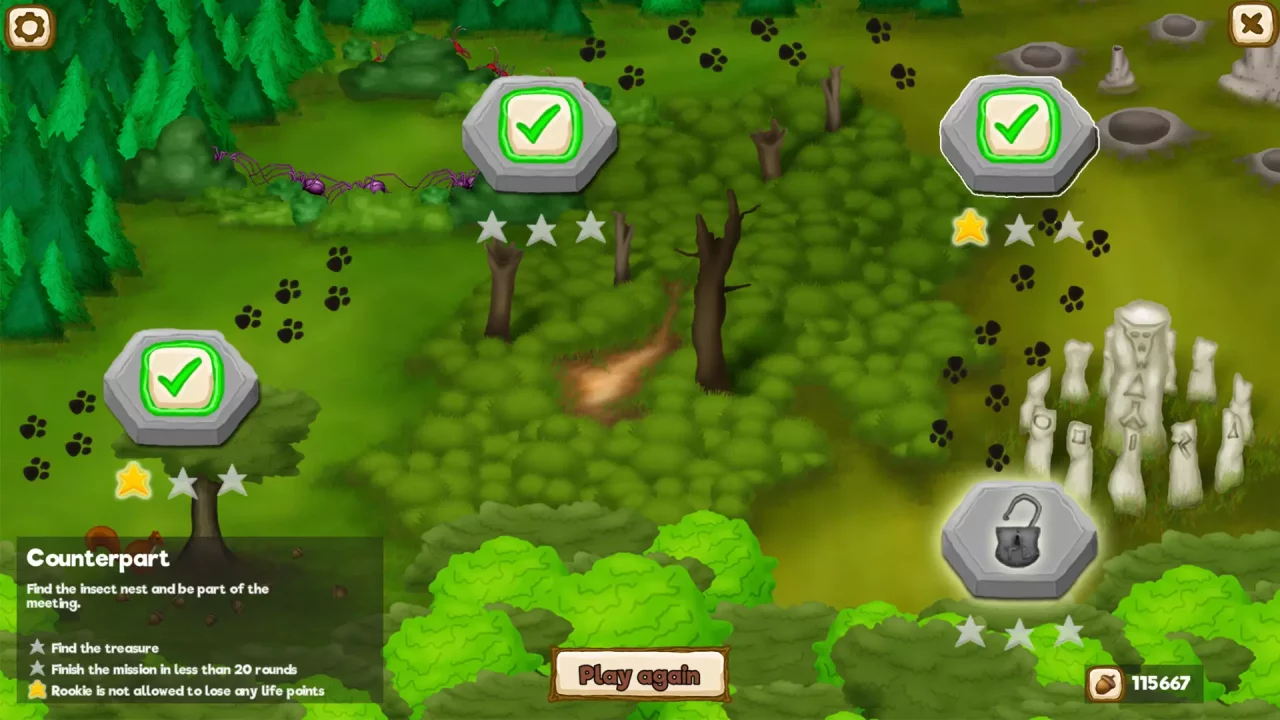
Task: Toggle the gold star under the Counterpart level
Action: coord(133,483)
